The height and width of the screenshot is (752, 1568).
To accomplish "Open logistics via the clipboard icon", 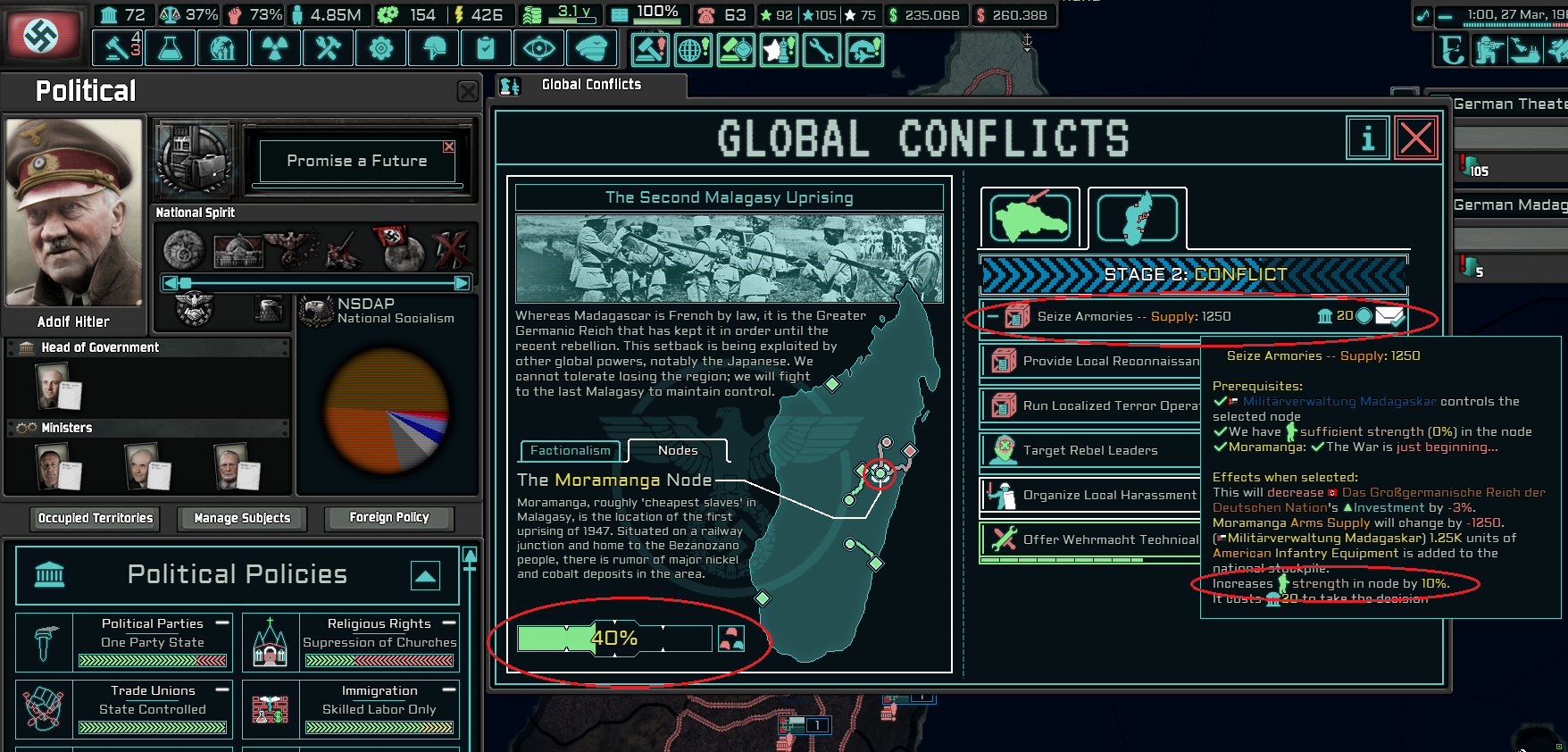I will (485, 48).
